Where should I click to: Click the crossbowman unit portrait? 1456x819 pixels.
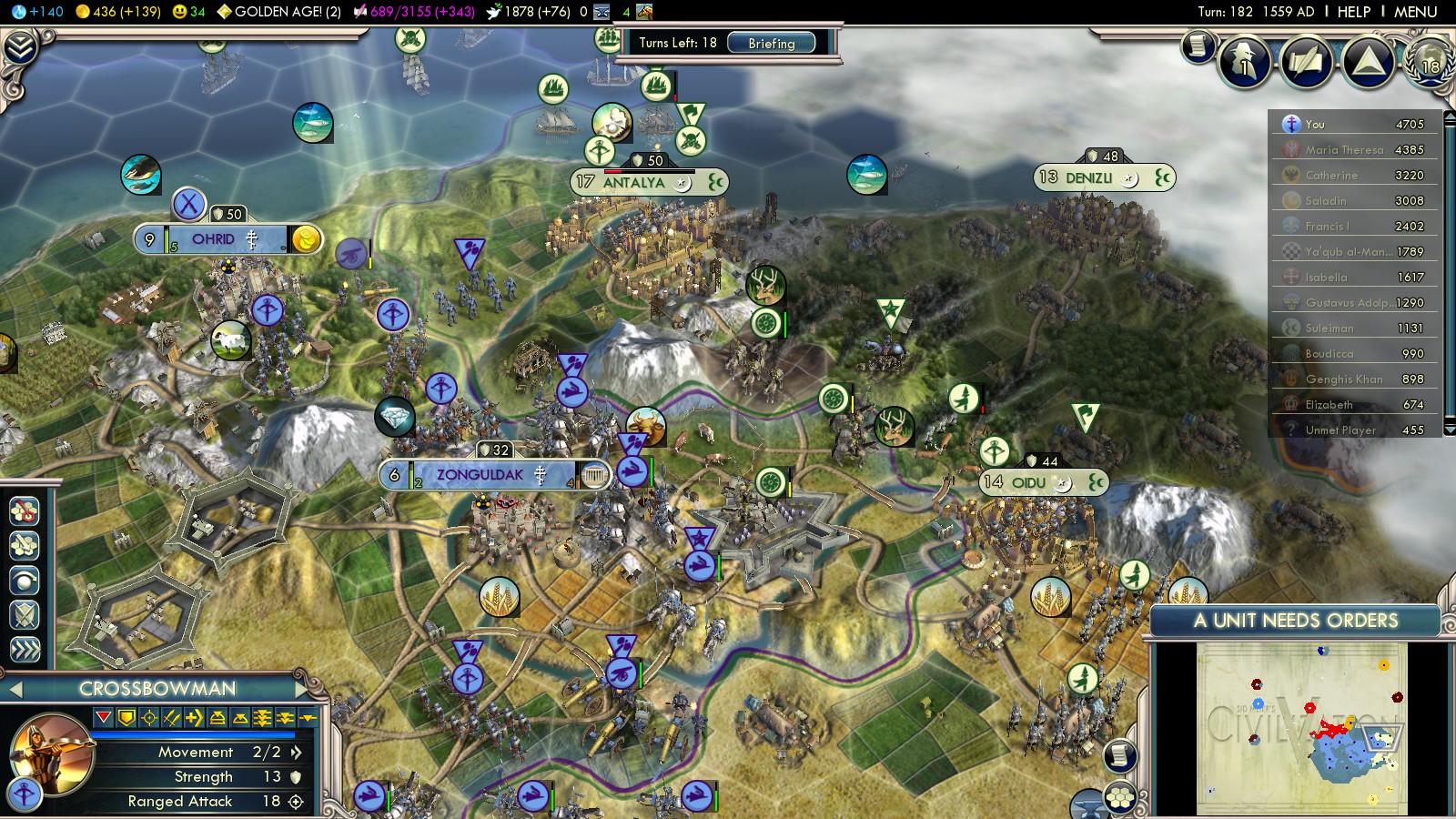click(50, 752)
